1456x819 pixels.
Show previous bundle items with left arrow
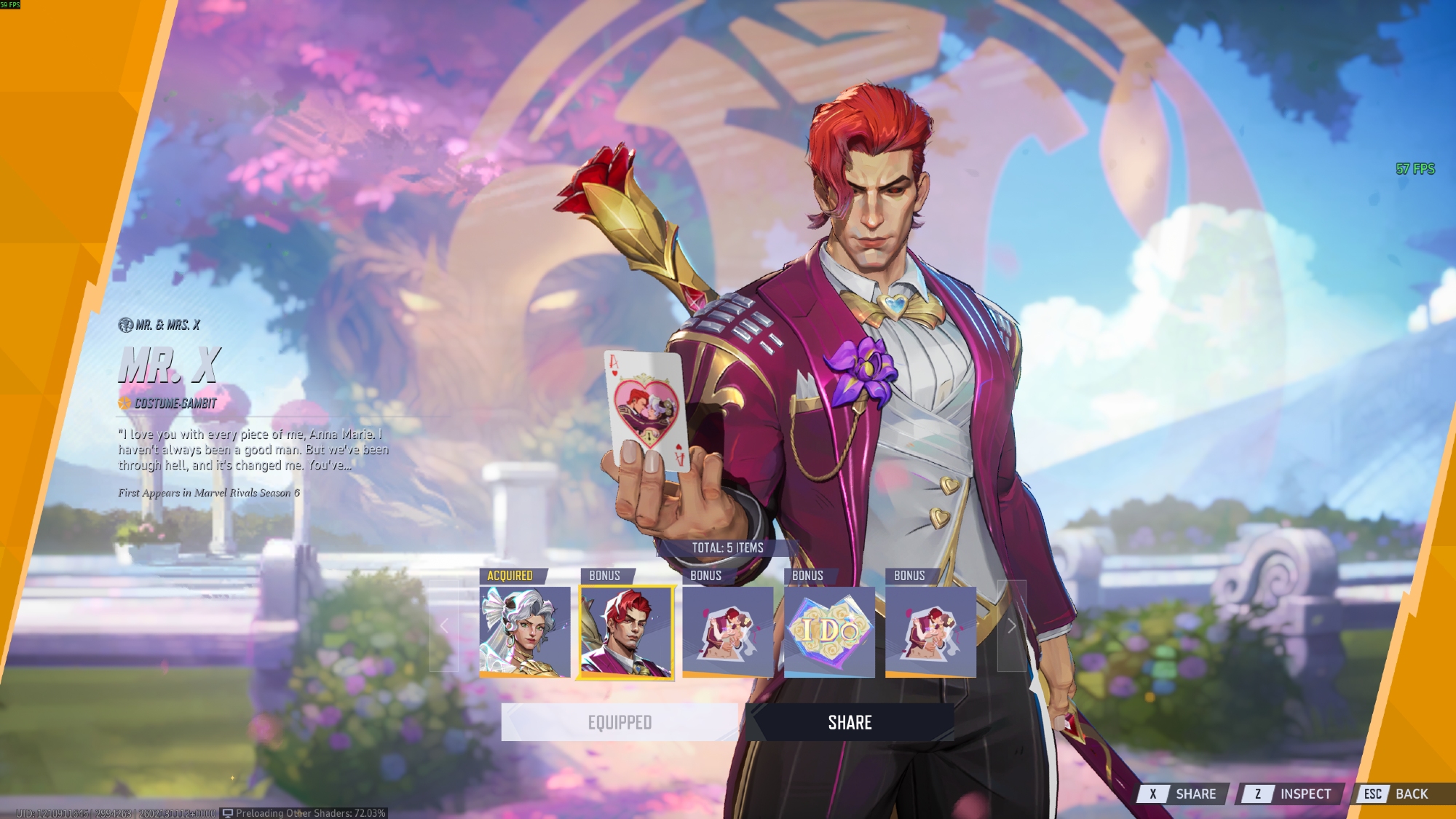tap(444, 626)
